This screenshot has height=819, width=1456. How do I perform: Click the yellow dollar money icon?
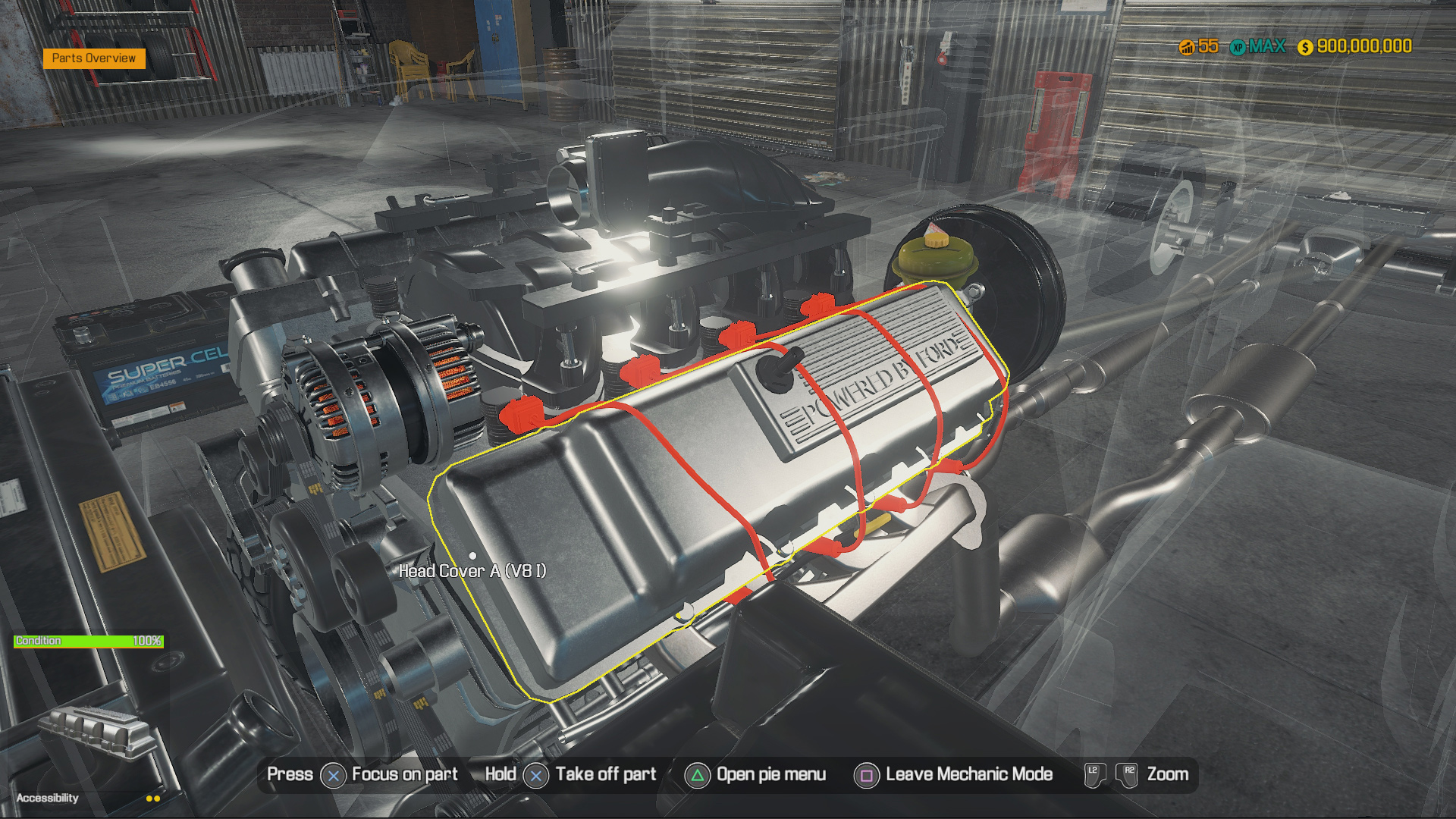(1305, 47)
